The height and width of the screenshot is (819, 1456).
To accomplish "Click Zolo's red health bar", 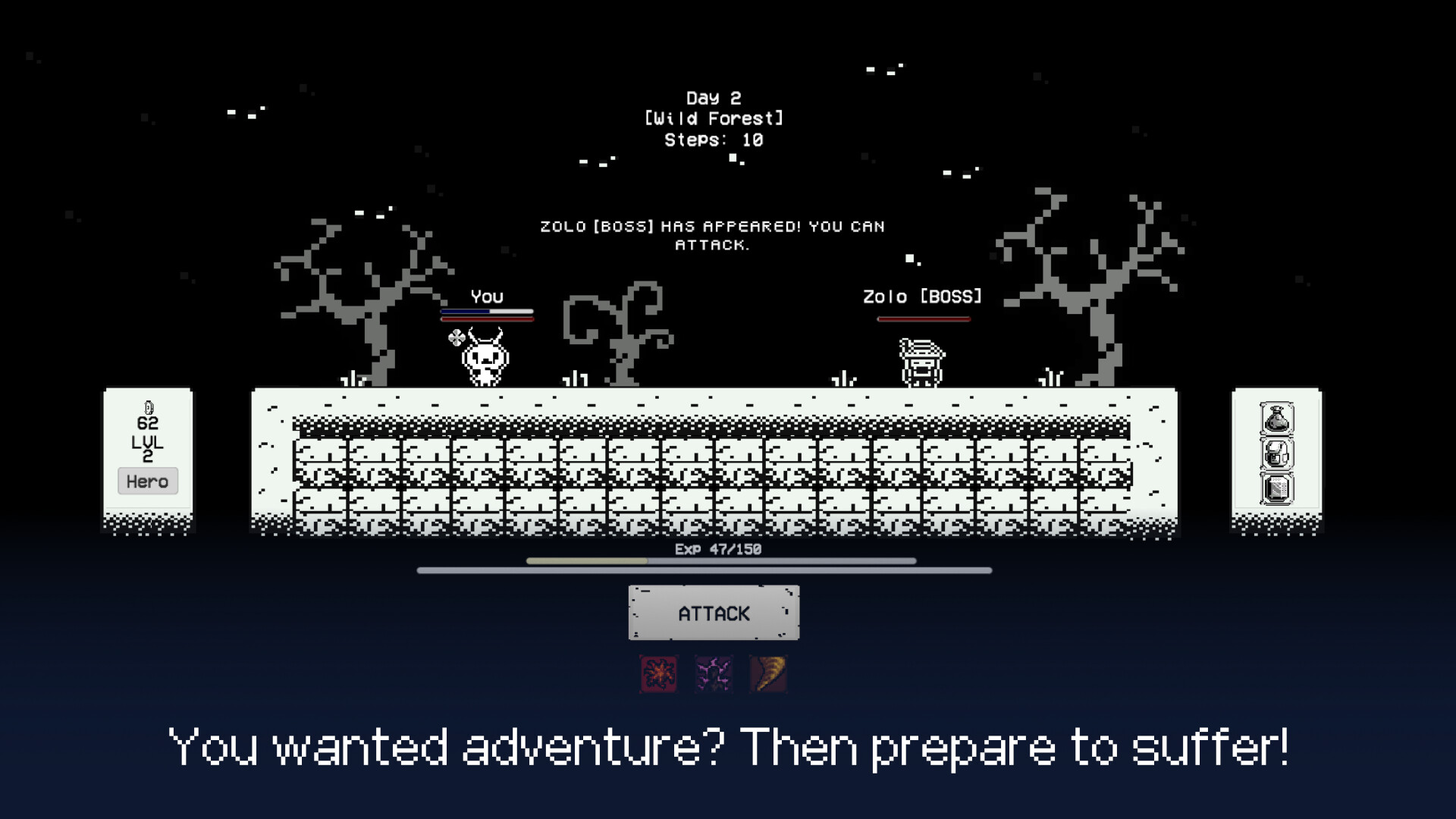I will (x=924, y=318).
